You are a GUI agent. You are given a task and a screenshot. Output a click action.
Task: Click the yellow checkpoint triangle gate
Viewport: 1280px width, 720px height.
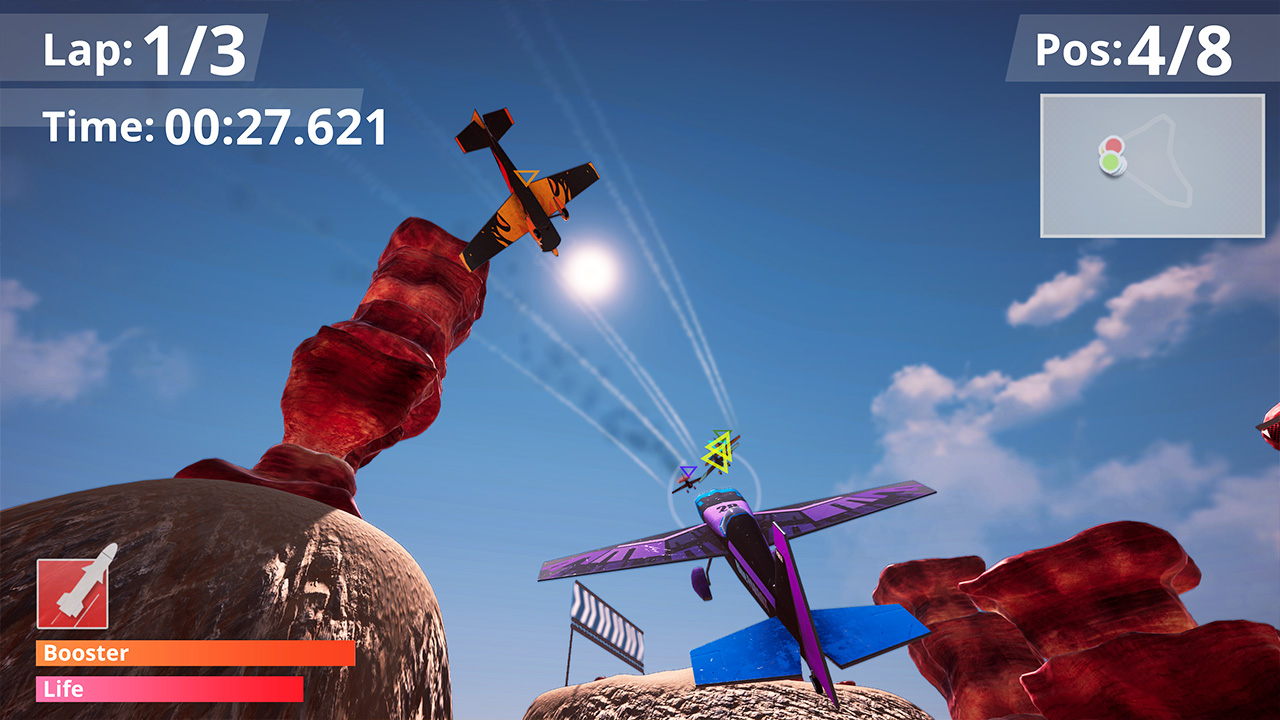pyautogui.click(x=716, y=452)
